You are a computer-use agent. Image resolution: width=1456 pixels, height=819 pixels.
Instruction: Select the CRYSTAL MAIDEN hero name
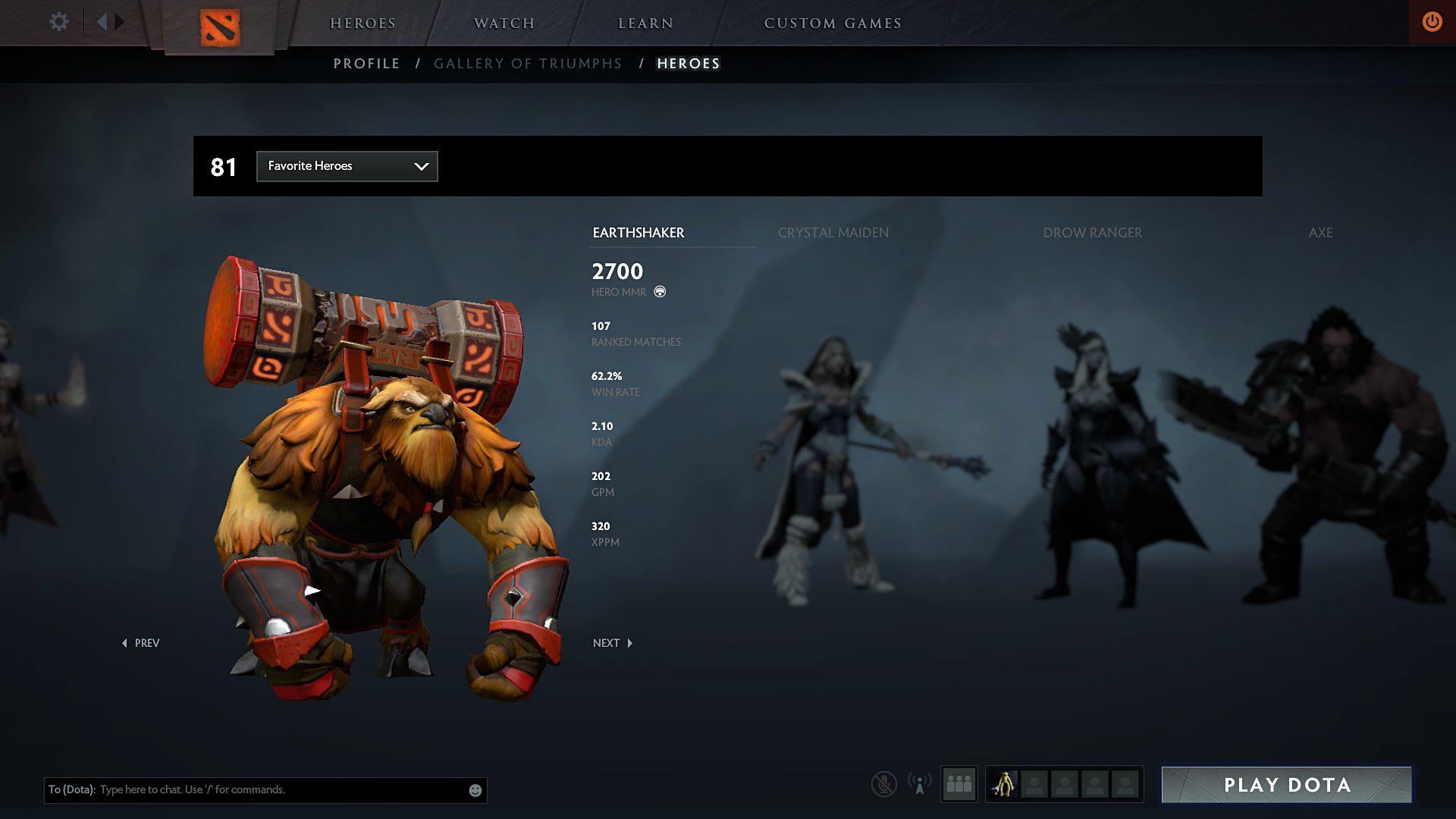(x=833, y=233)
